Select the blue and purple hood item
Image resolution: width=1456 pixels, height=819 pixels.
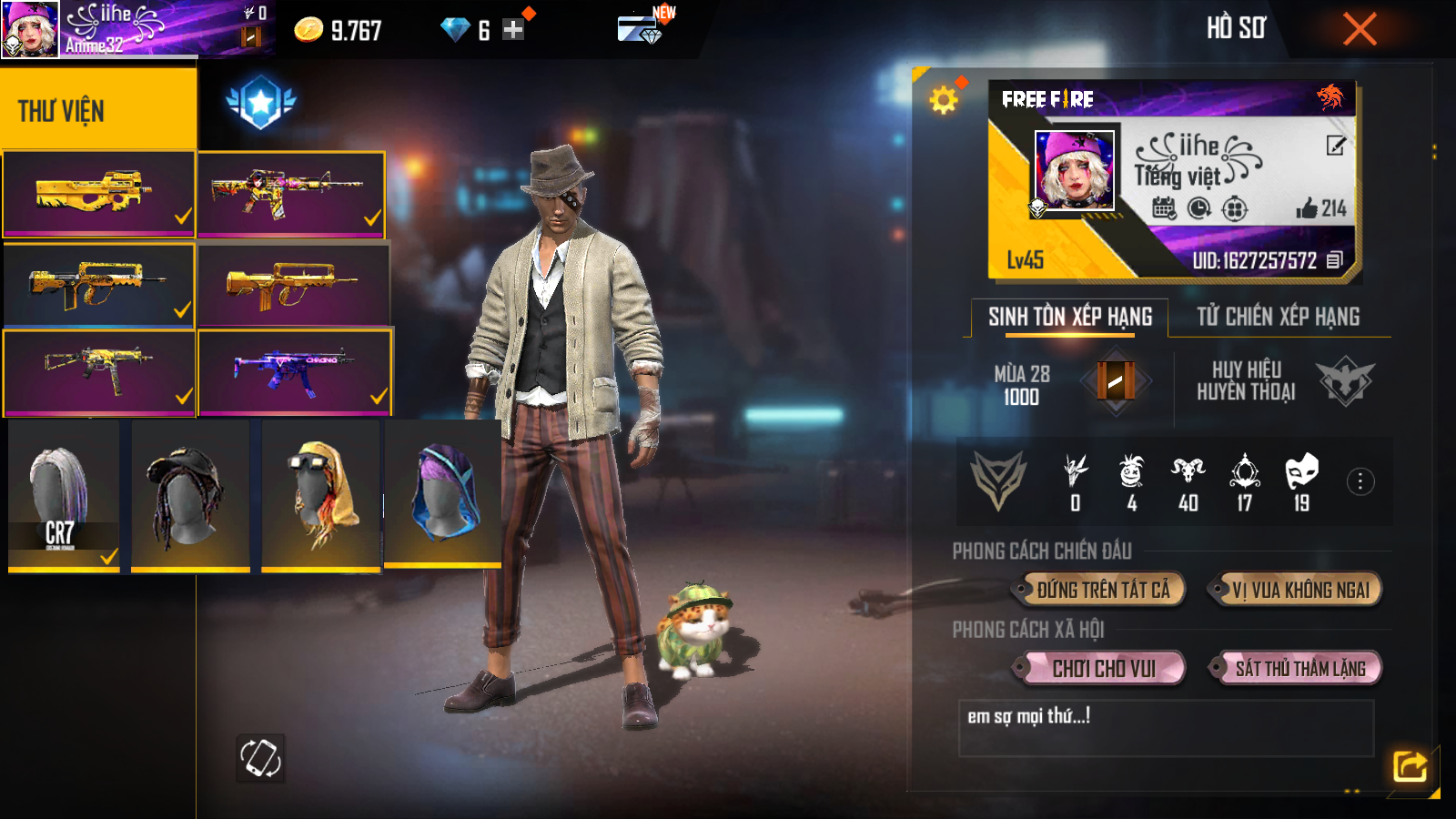443,493
